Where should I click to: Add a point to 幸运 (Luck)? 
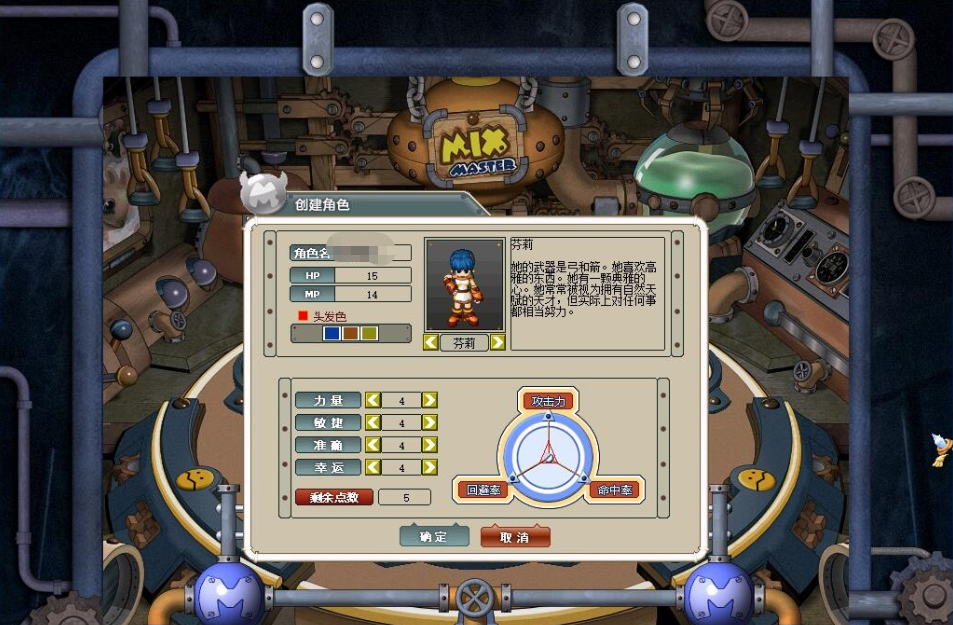point(429,467)
